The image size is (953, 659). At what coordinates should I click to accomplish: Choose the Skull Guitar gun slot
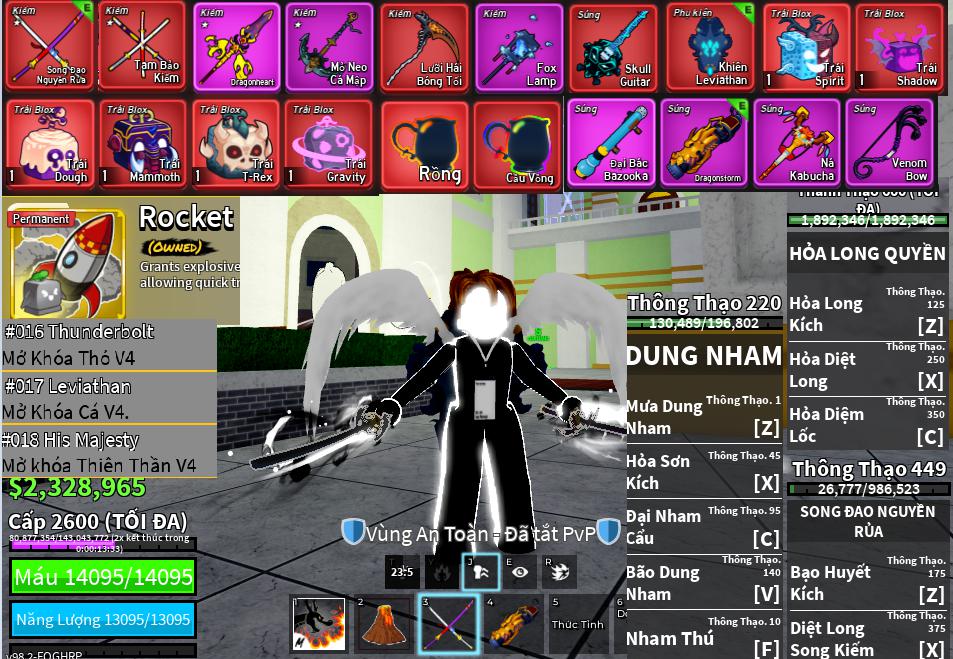click(x=612, y=47)
